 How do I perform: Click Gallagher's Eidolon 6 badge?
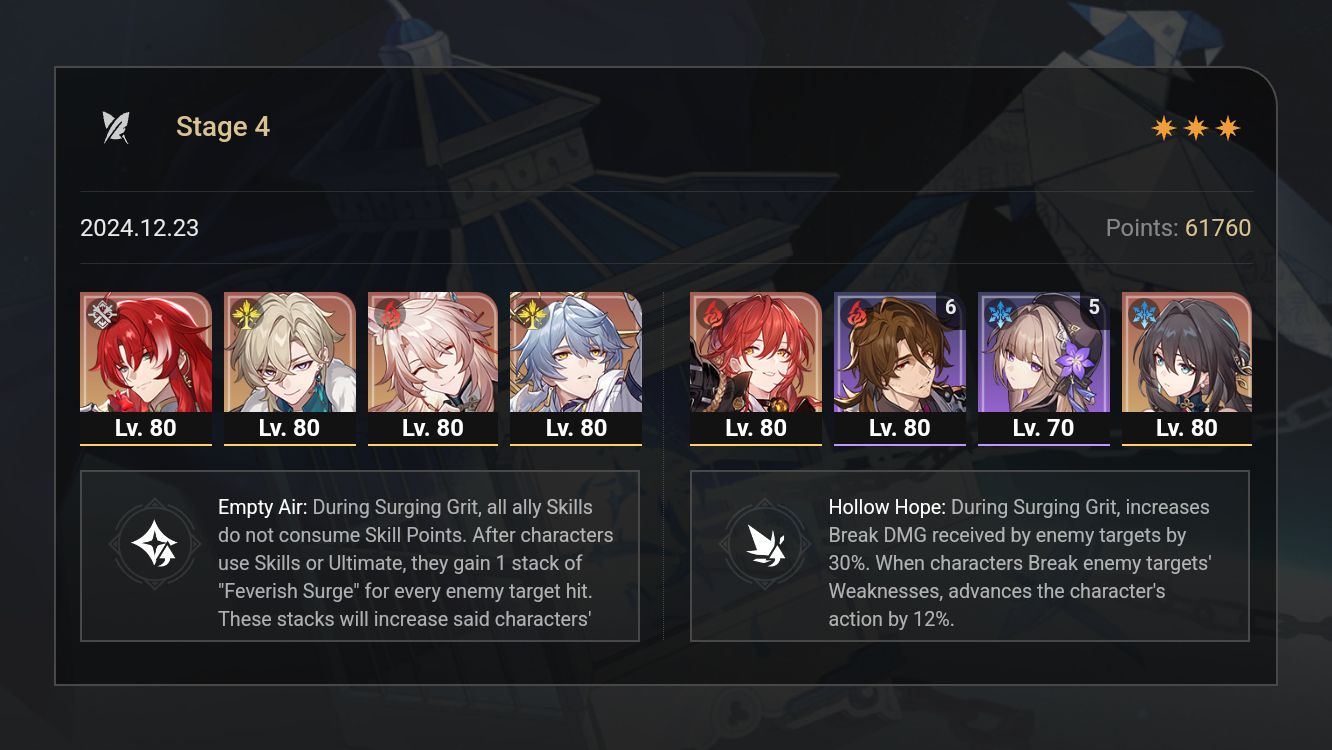tap(950, 307)
